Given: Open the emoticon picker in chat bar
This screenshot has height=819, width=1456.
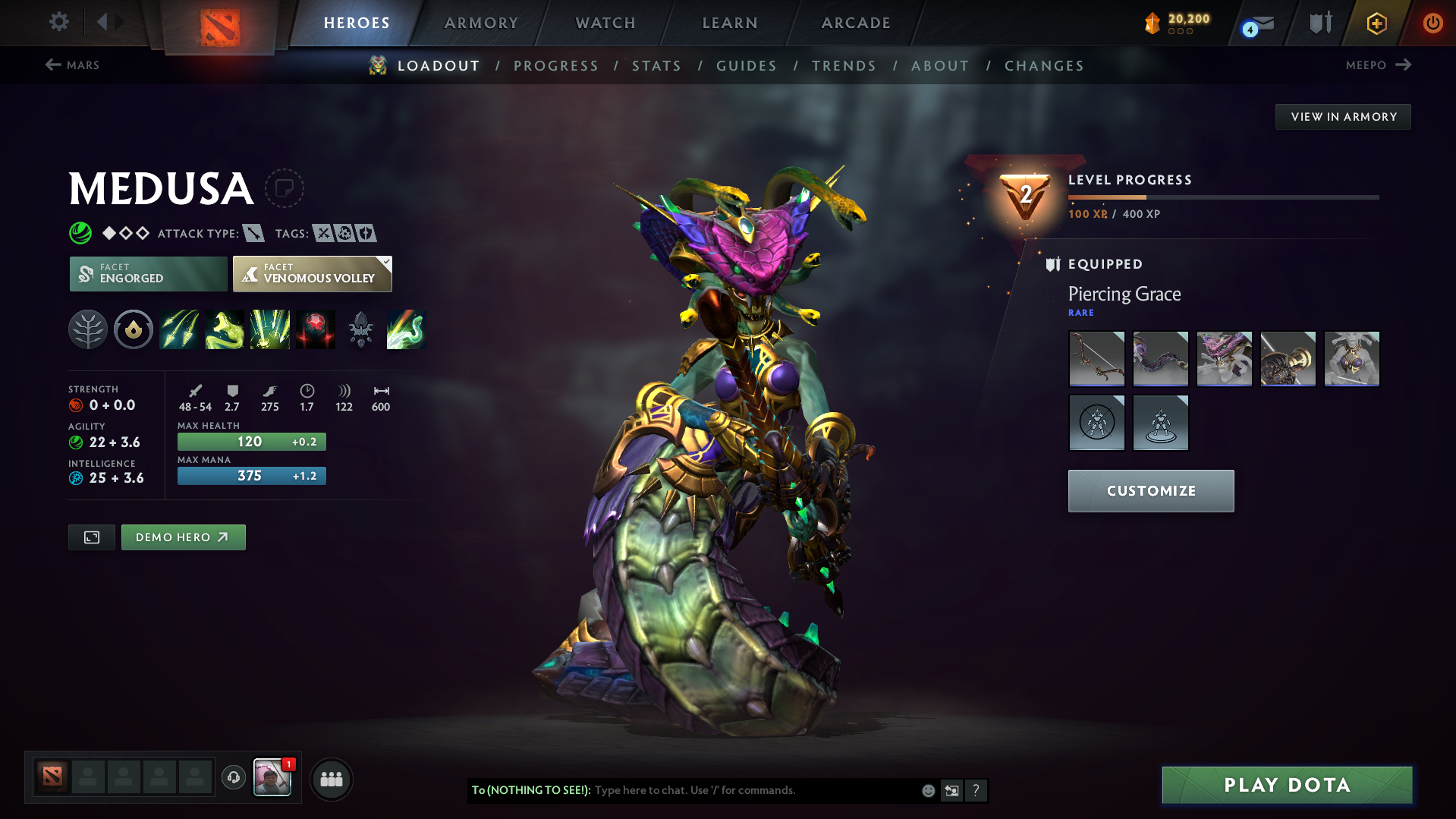Looking at the screenshot, I should 928,790.
